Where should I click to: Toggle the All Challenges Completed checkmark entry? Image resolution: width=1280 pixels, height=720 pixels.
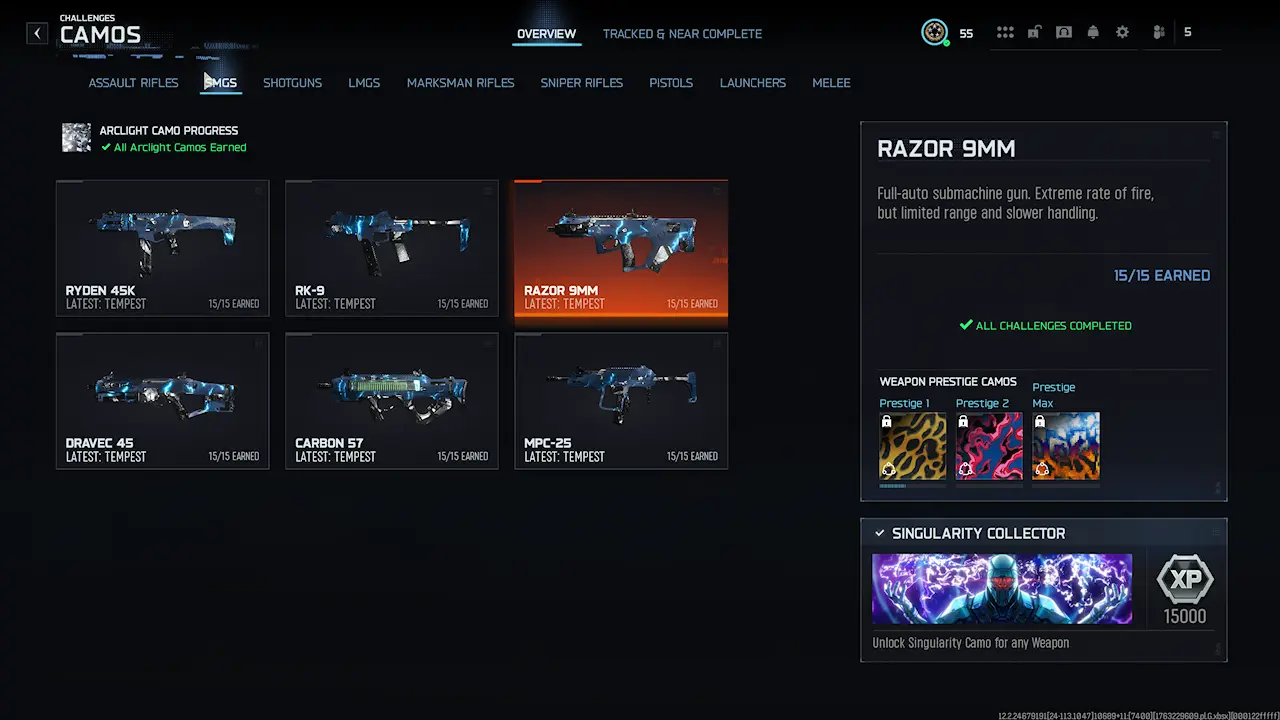(x=1045, y=325)
